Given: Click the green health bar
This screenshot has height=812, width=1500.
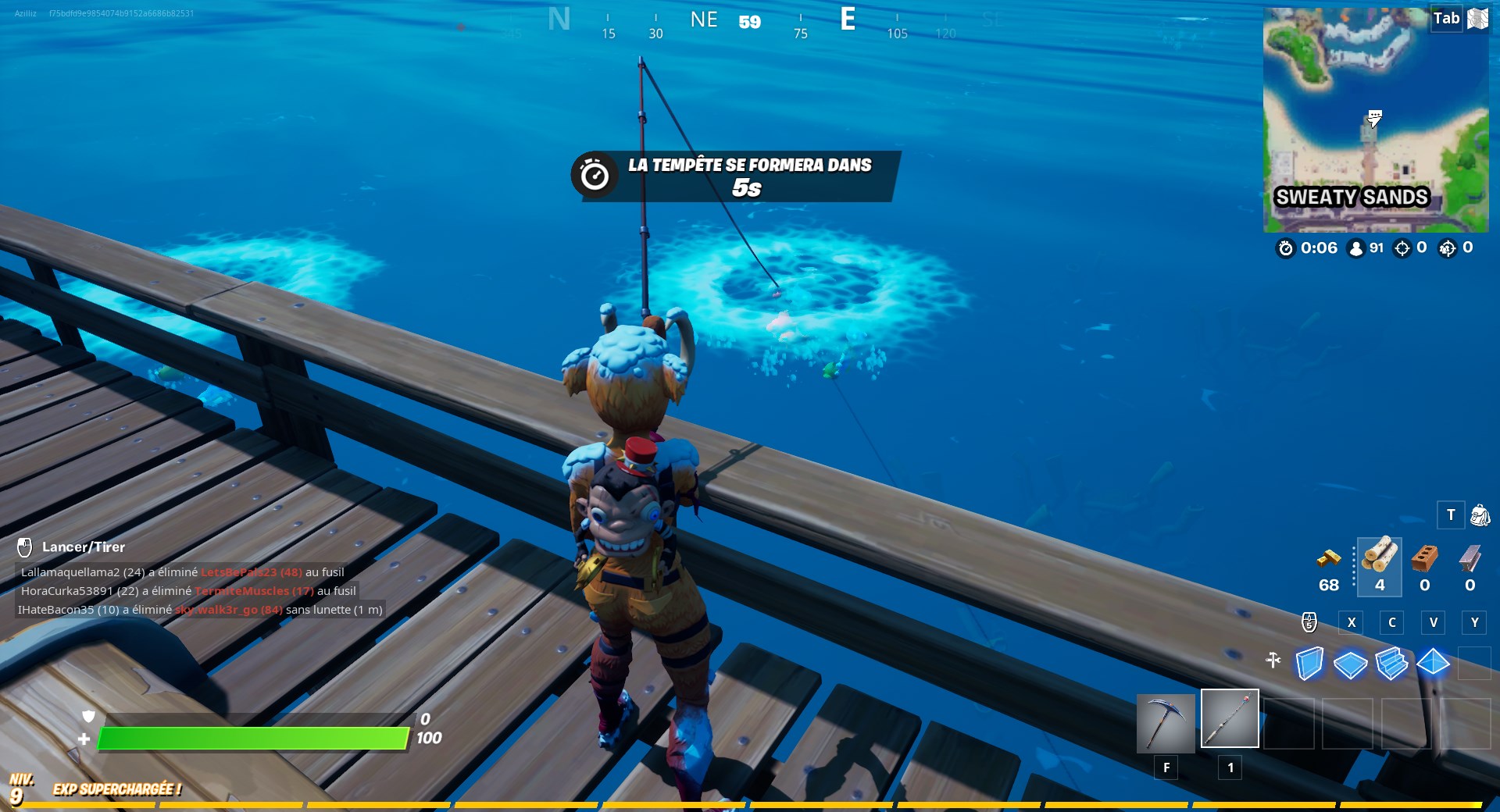Looking at the screenshot, I should 254,737.
